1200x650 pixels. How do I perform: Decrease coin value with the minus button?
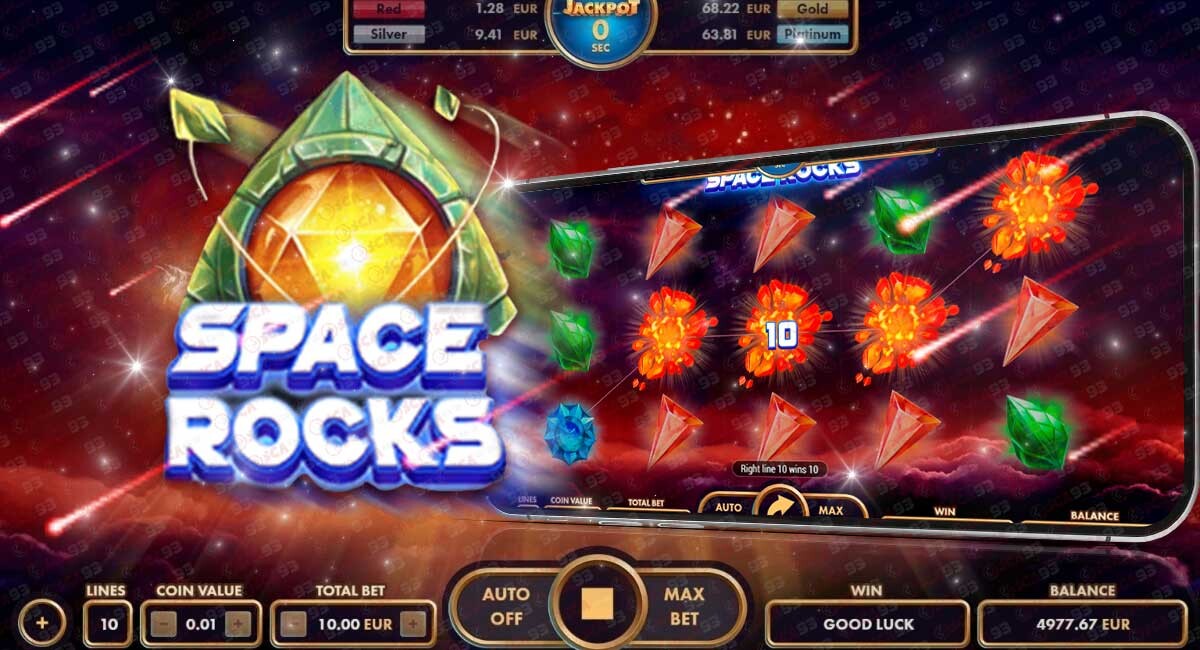coord(165,625)
